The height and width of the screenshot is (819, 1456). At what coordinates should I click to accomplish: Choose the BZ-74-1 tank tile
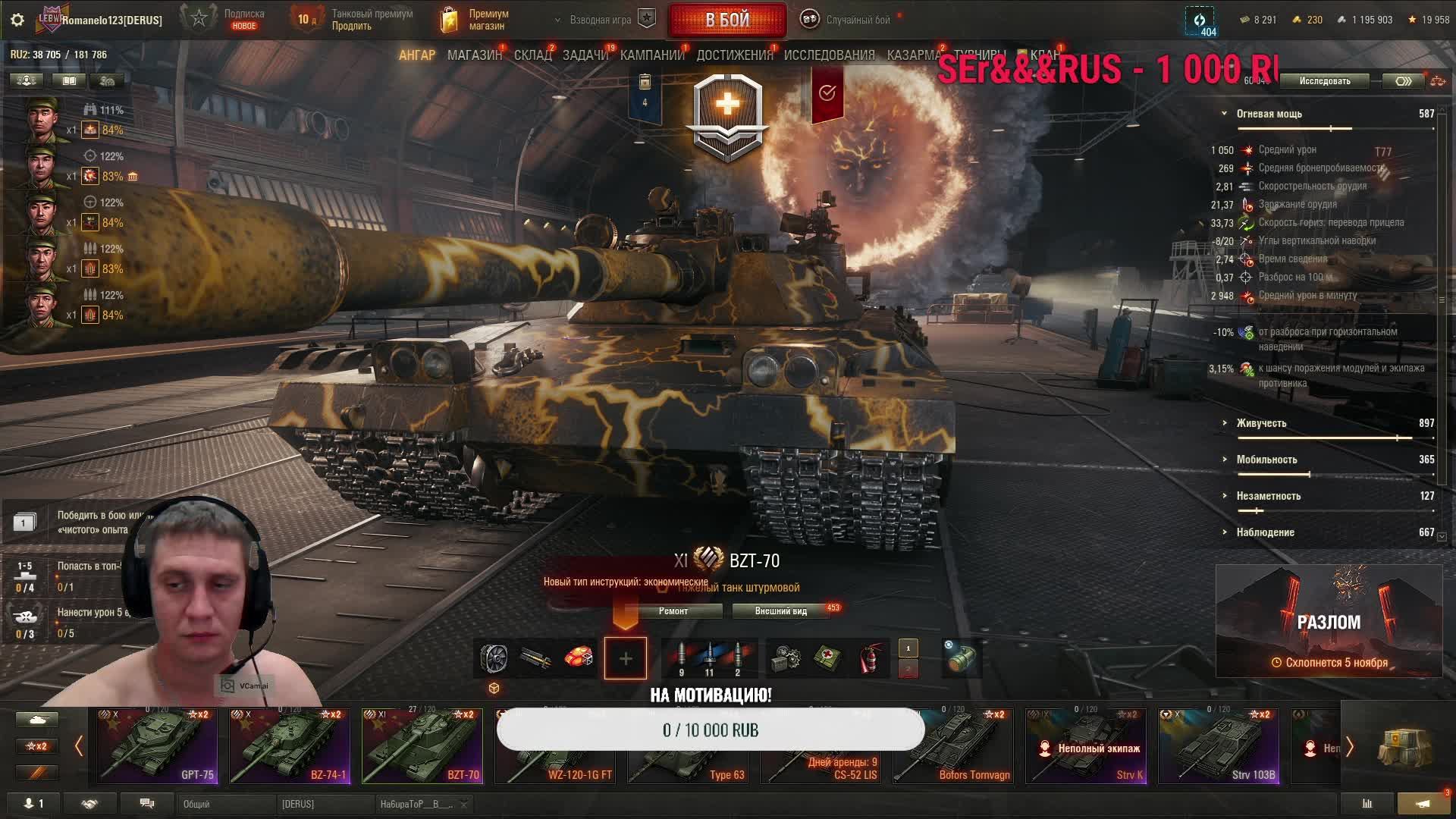[x=290, y=746]
